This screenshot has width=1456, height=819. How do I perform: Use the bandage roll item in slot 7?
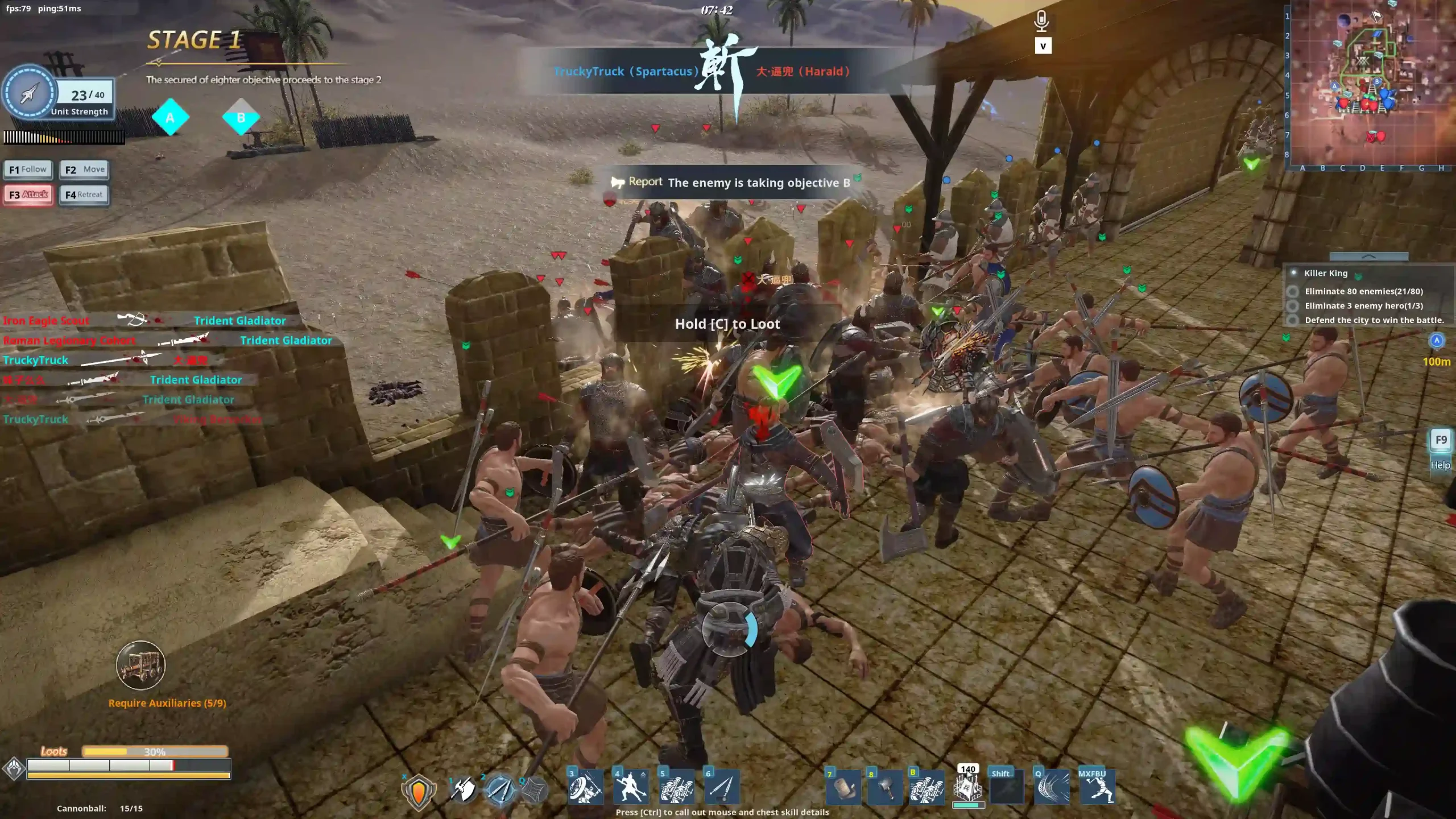point(843,789)
